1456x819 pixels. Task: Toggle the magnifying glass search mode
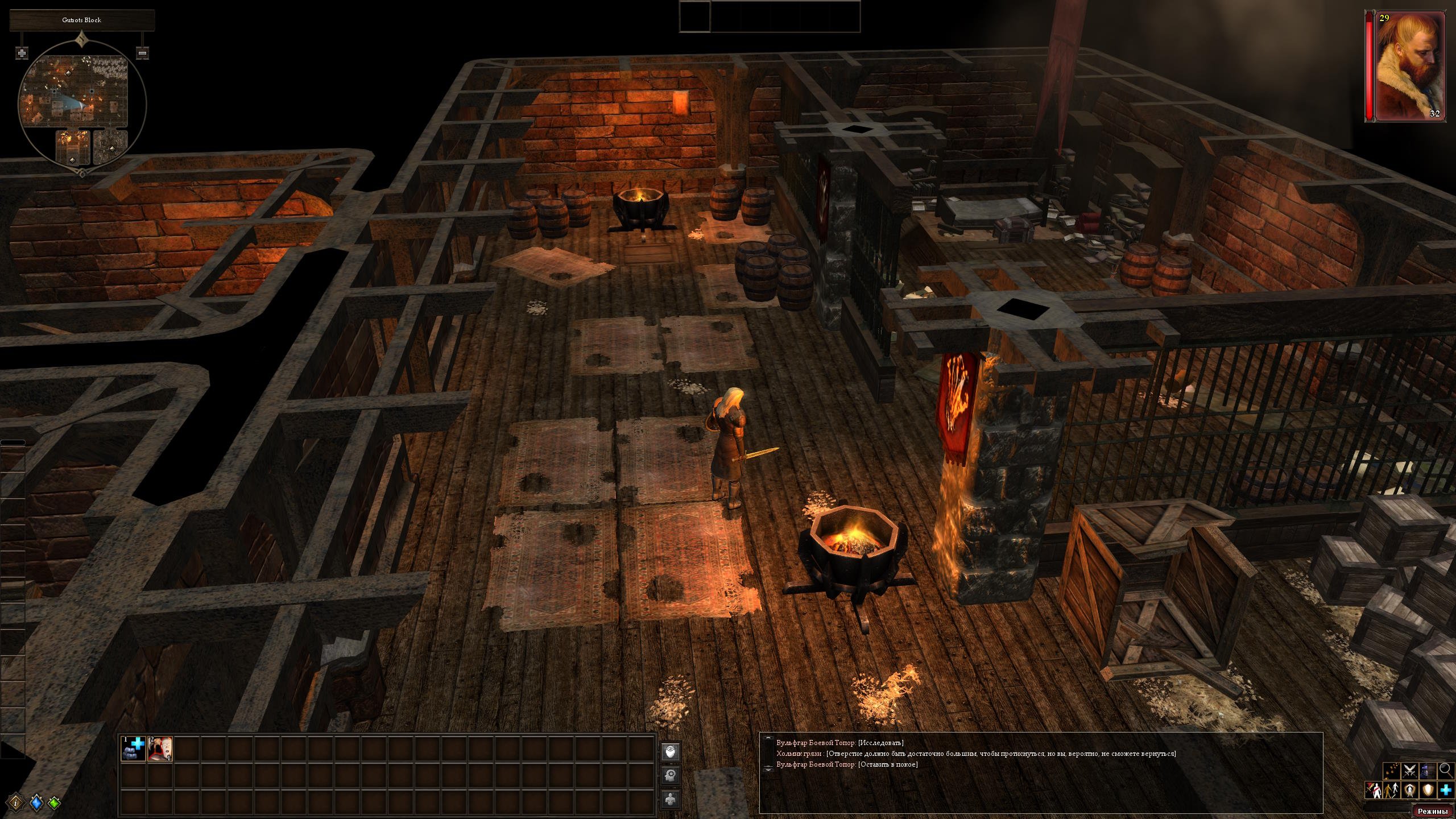click(1445, 771)
